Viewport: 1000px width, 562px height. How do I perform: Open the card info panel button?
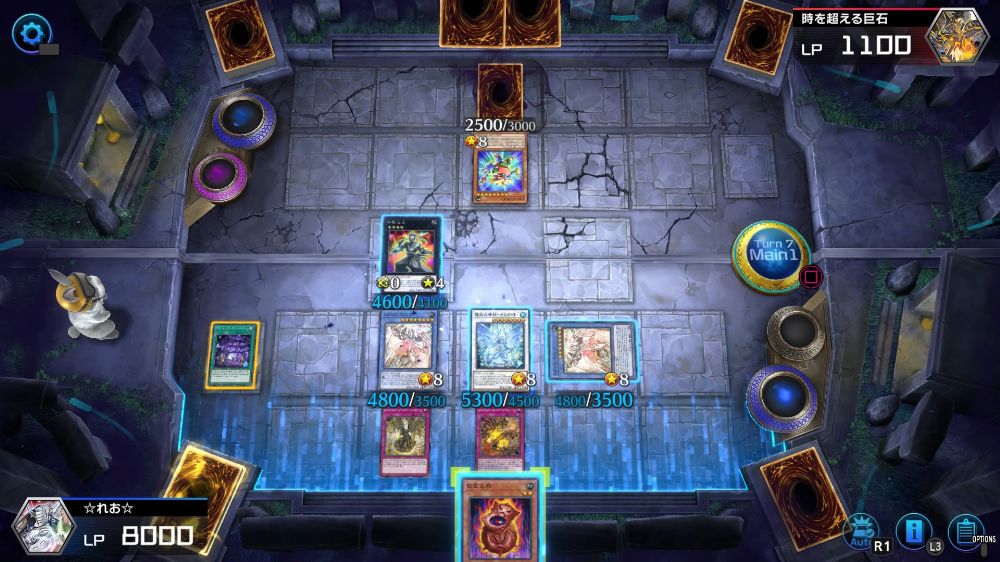912,531
